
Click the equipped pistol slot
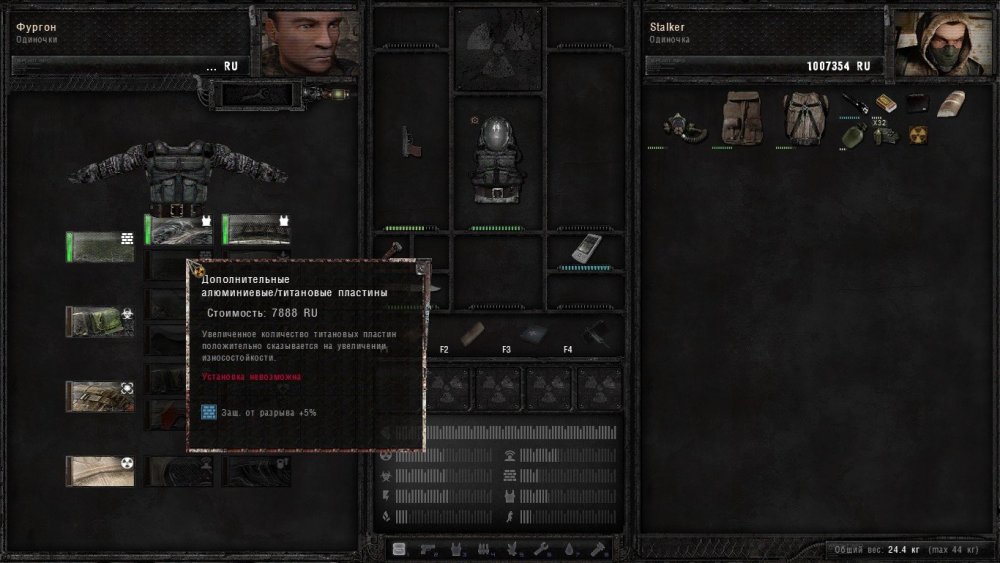pyautogui.click(x=409, y=141)
